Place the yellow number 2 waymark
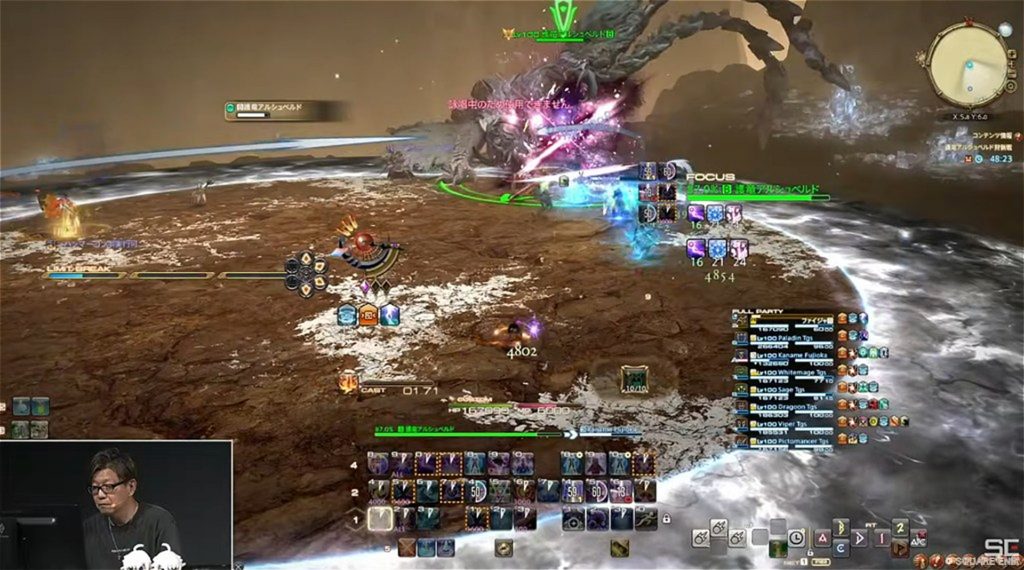This screenshot has height=570, width=1024. point(900,528)
